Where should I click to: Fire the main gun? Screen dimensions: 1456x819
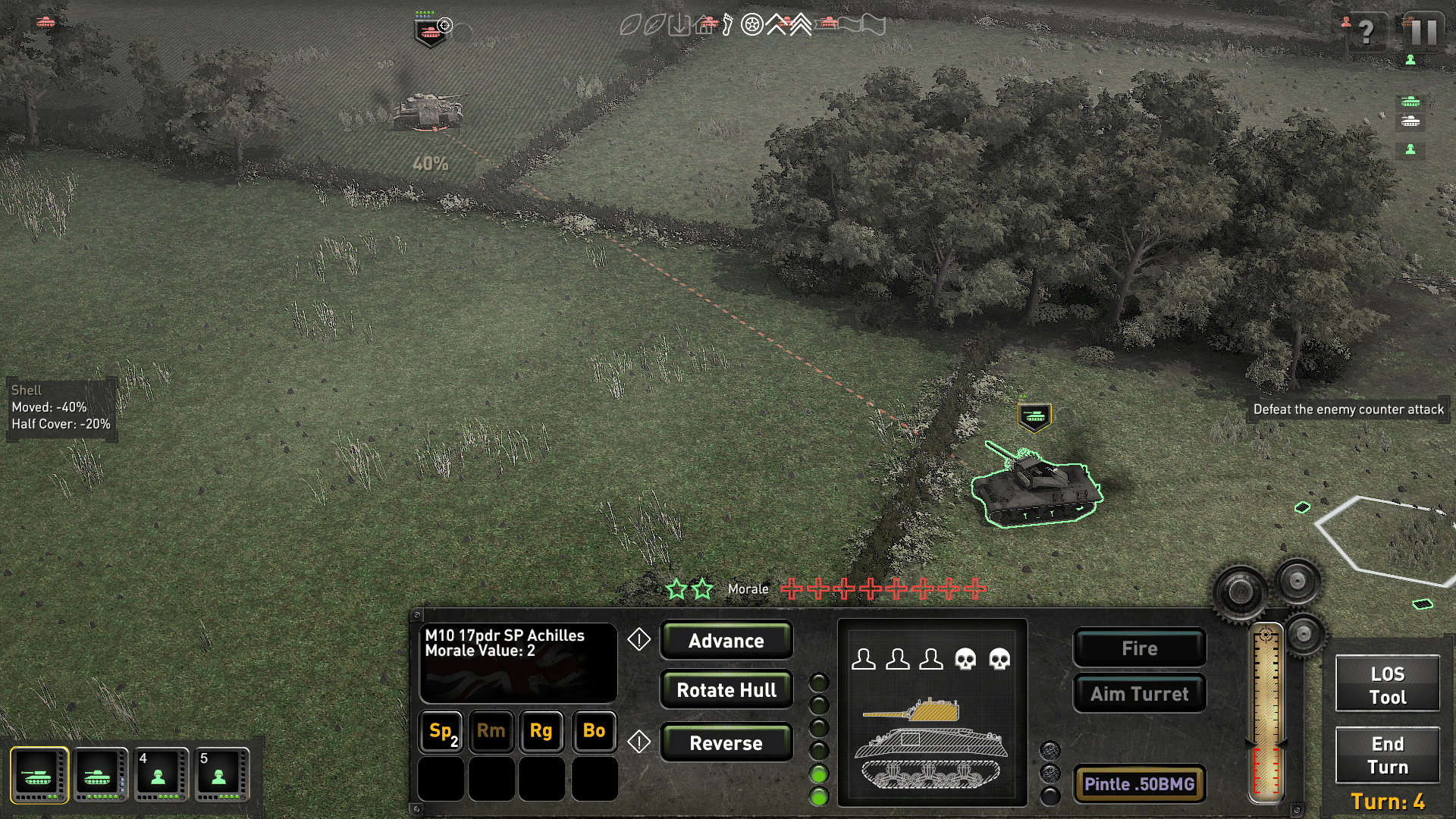[1139, 648]
